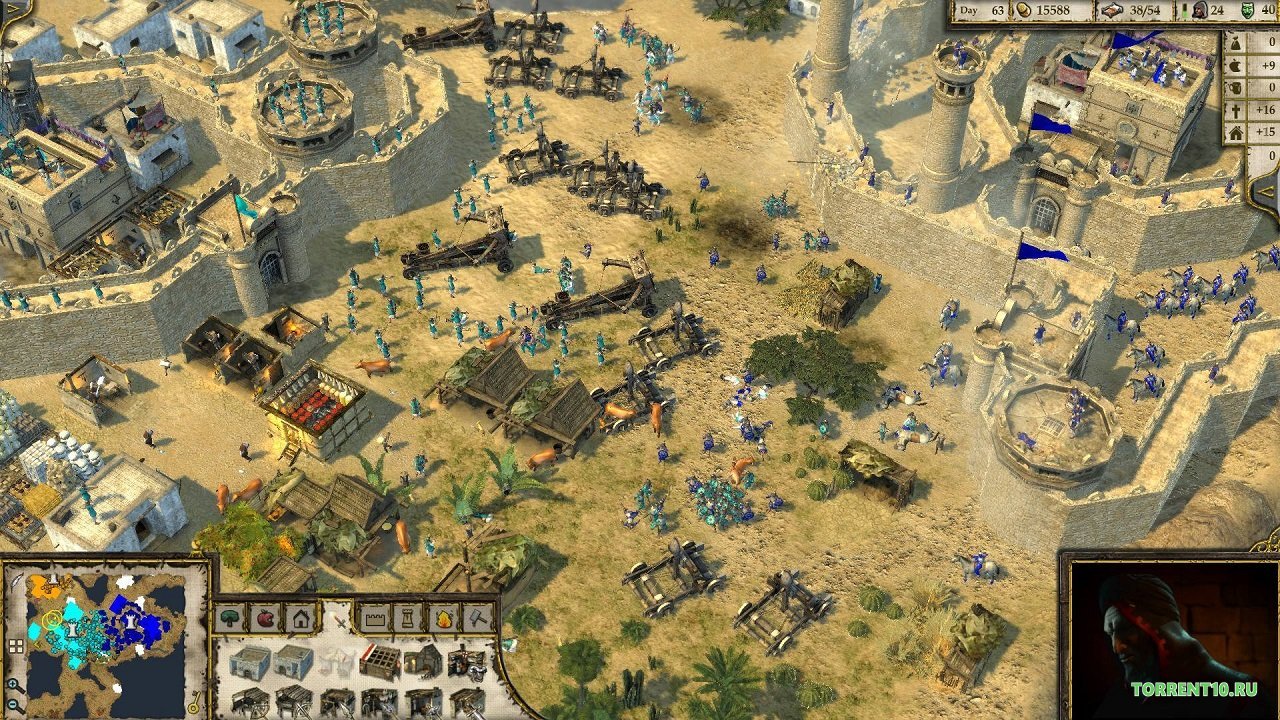The width and height of the screenshot is (1280, 720).
Task: Click the peasant hood icon showing 24
Action: click(1200, 11)
